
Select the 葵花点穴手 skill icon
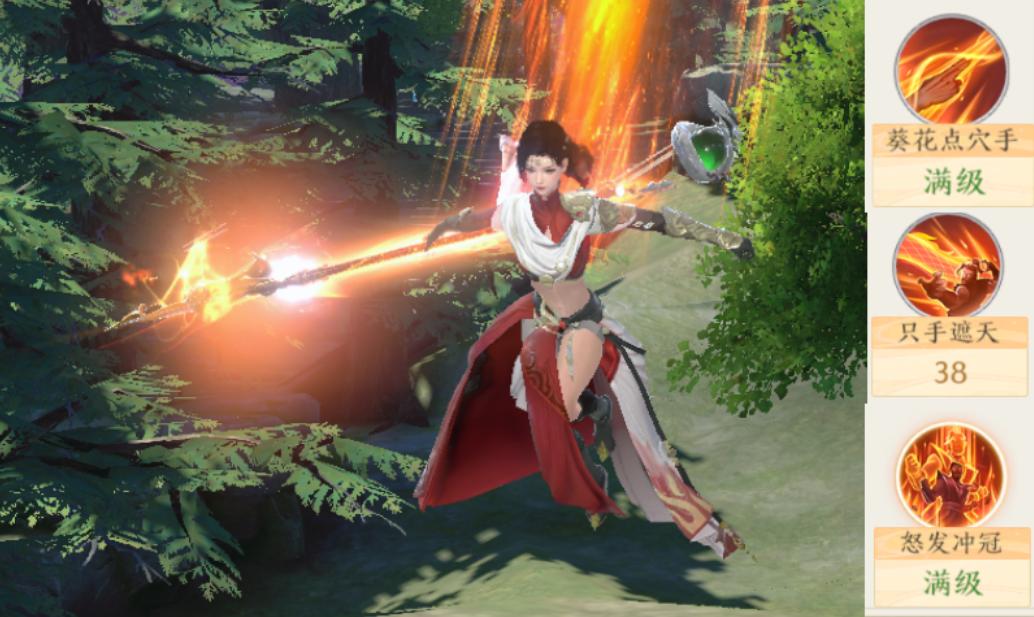click(x=950, y=69)
